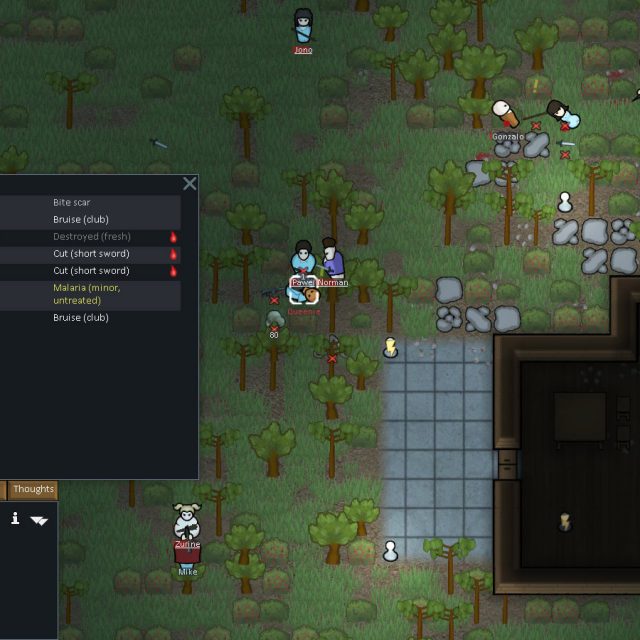Select the Malaria (minor, untreated) row

click(90, 294)
